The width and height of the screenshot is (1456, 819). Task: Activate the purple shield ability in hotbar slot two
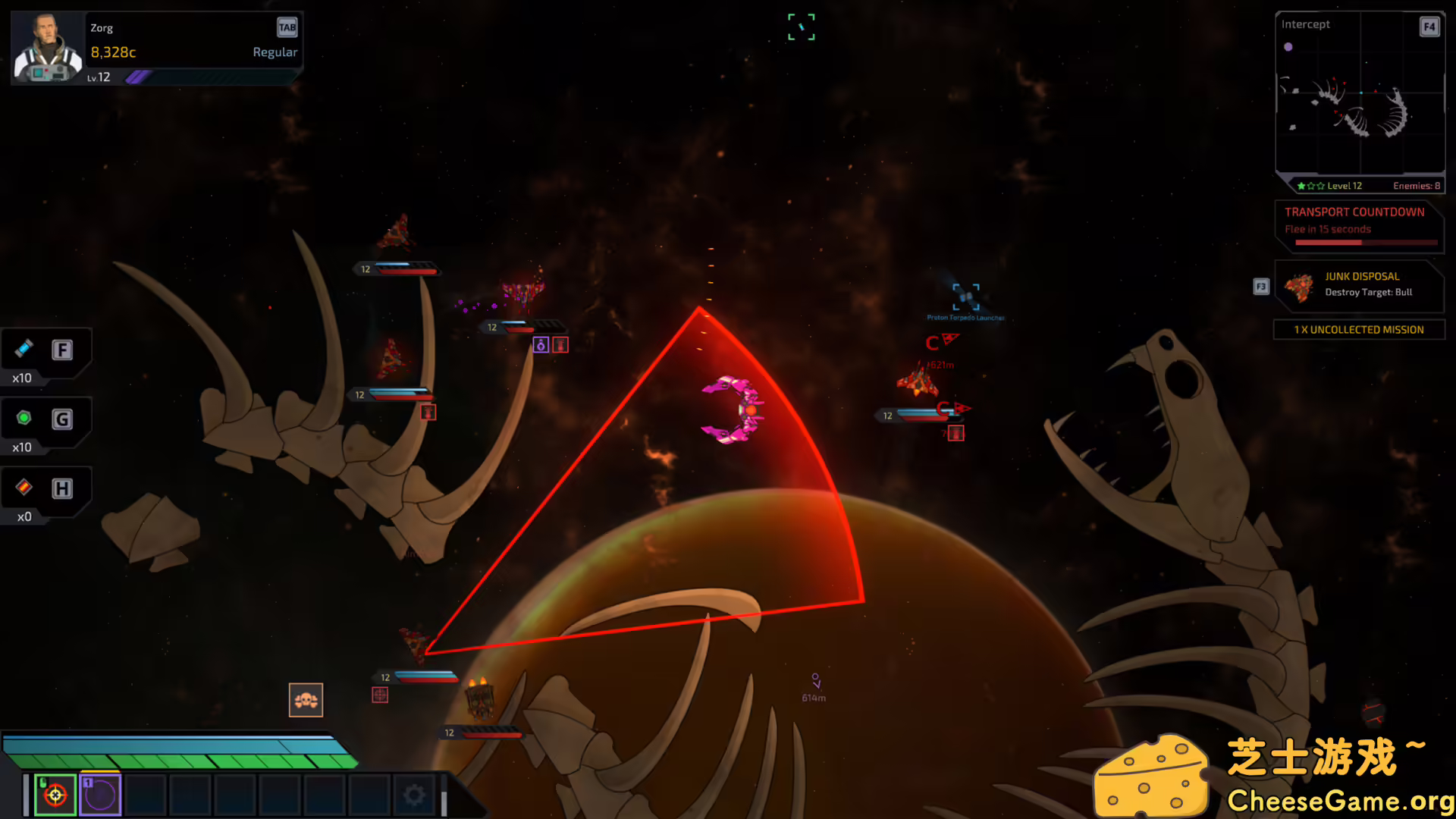[99, 793]
